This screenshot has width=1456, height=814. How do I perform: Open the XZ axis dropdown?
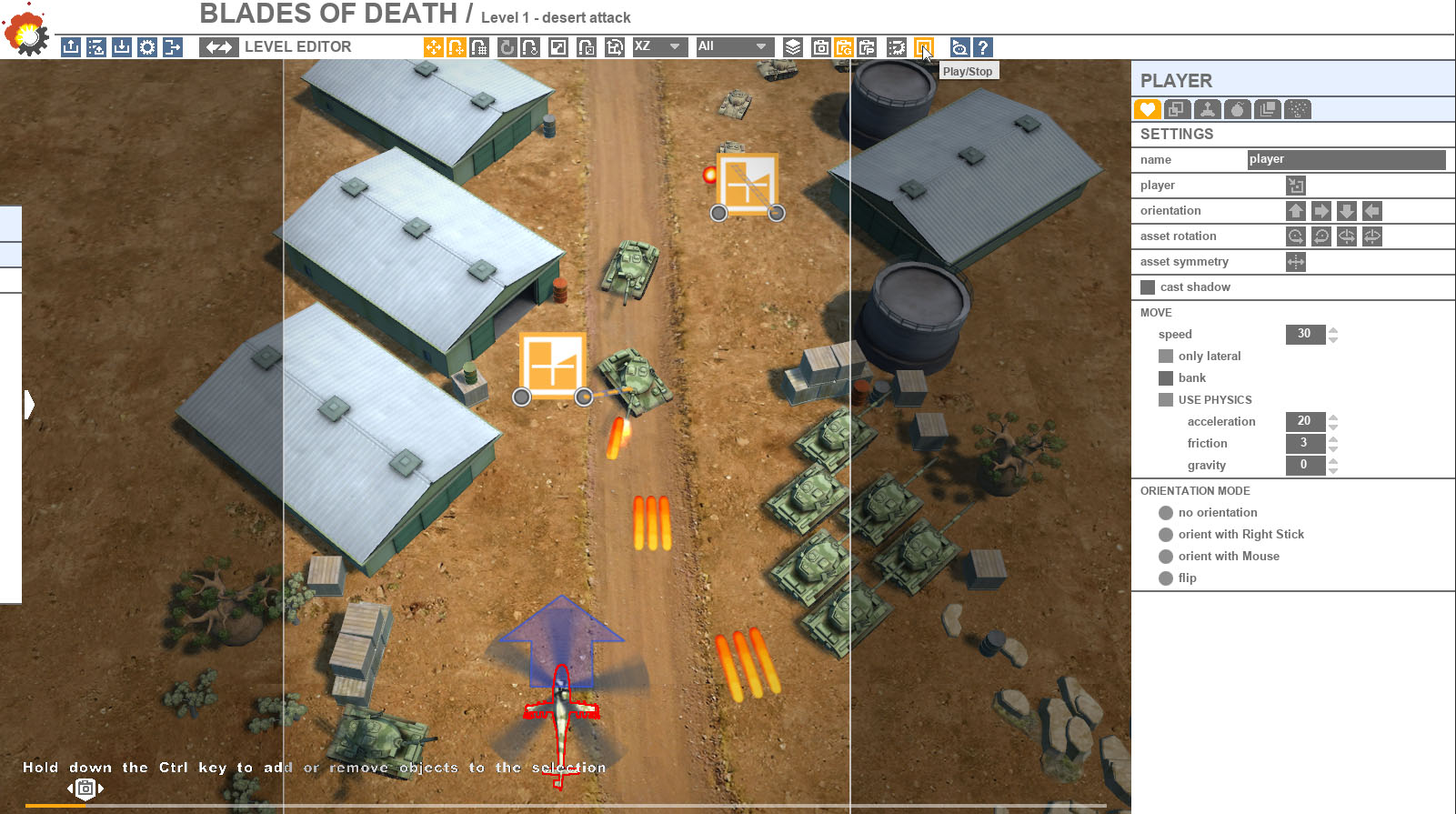(x=659, y=46)
